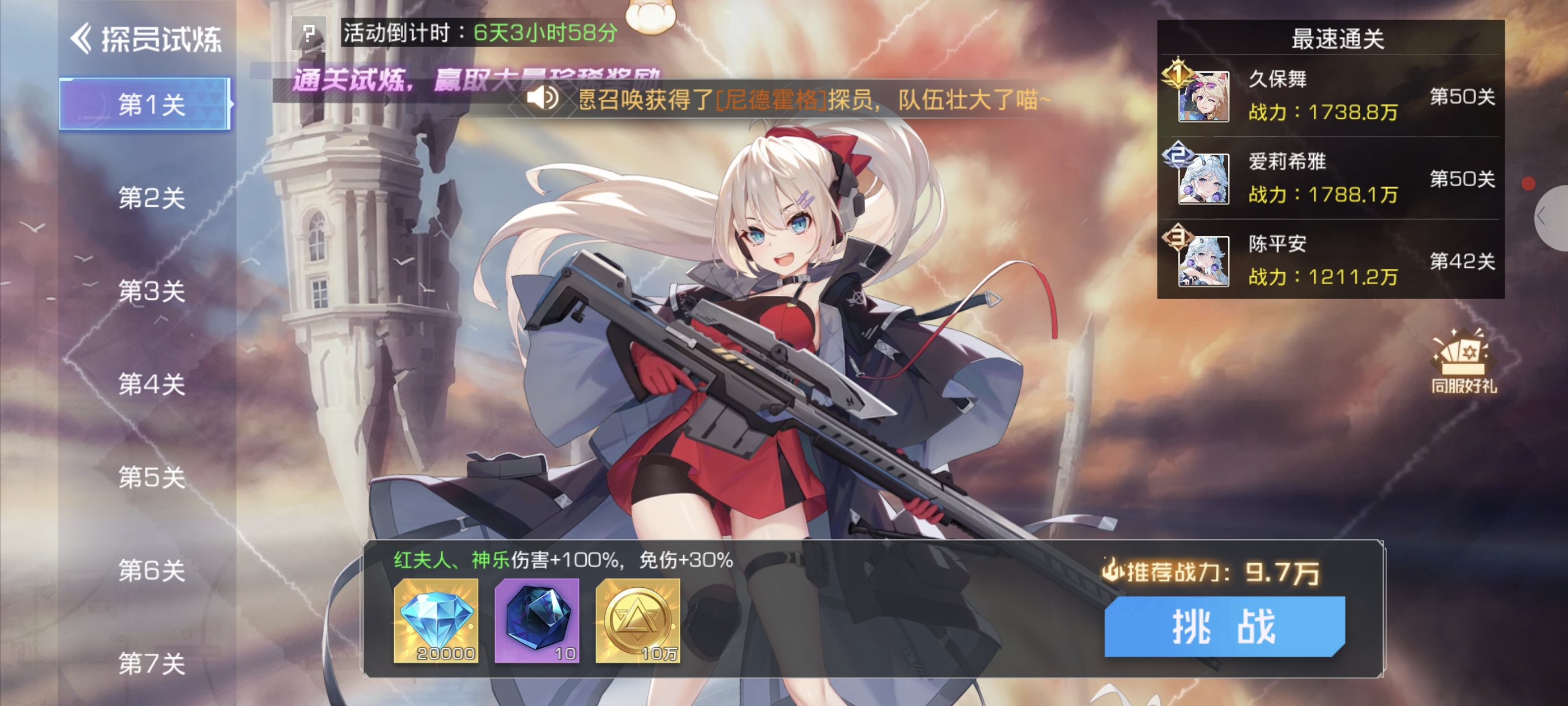Select stage 第5关 from the list
The height and width of the screenshot is (706, 1568).
pyautogui.click(x=151, y=477)
